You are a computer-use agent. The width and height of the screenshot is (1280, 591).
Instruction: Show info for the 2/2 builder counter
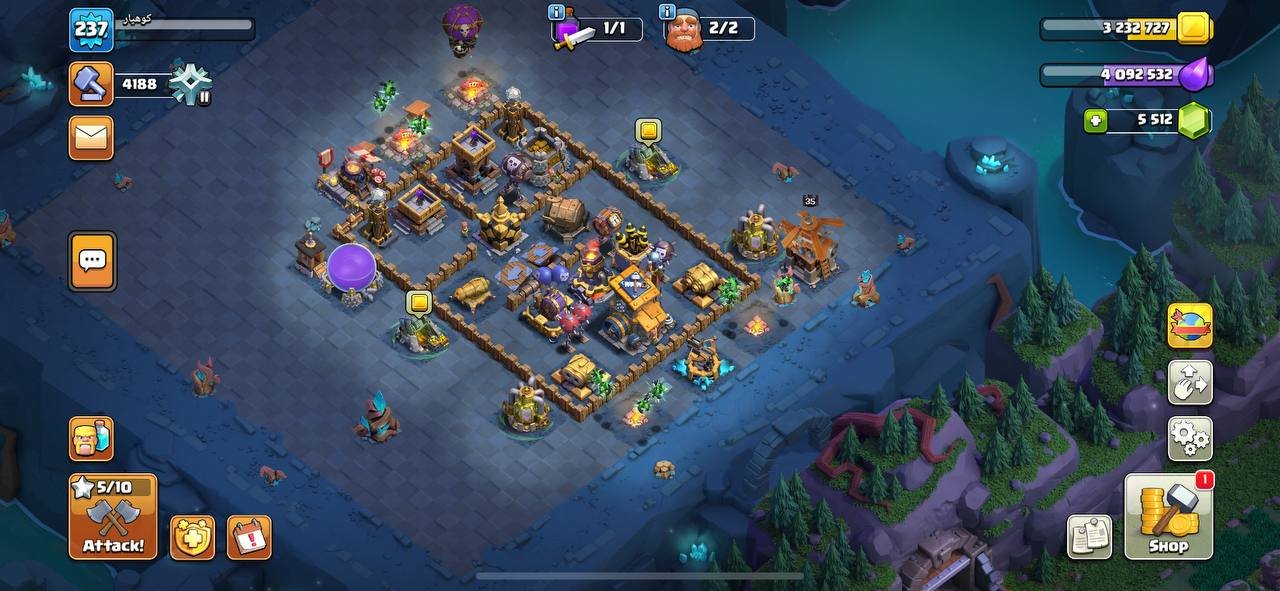(667, 13)
